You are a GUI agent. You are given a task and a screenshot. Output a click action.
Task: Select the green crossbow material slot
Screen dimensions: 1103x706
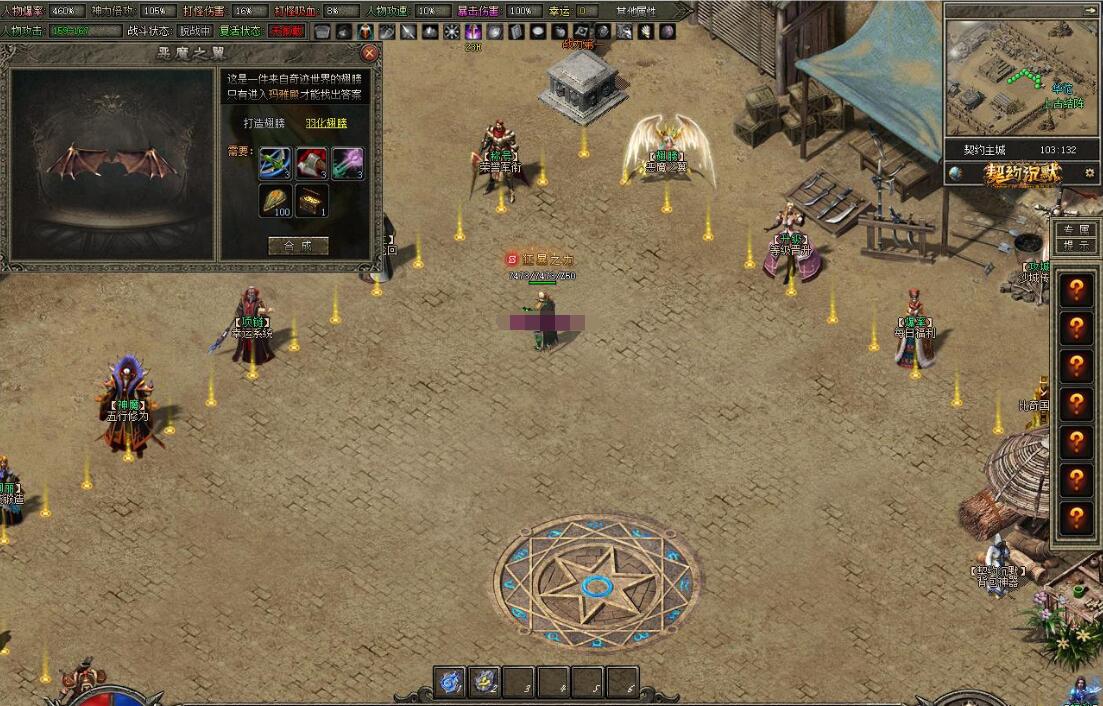(x=275, y=163)
